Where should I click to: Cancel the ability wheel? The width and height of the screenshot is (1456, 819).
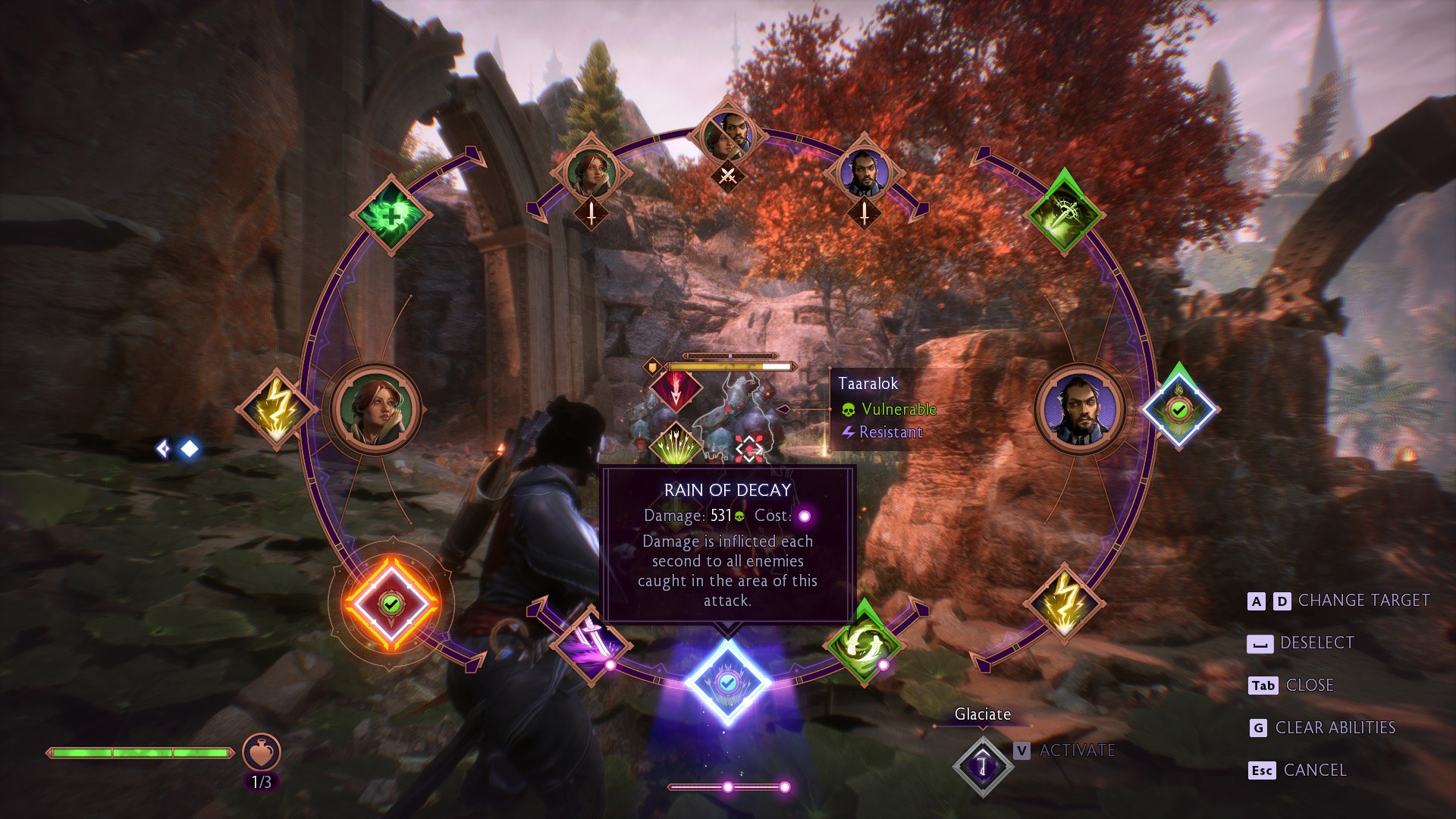1314,770
